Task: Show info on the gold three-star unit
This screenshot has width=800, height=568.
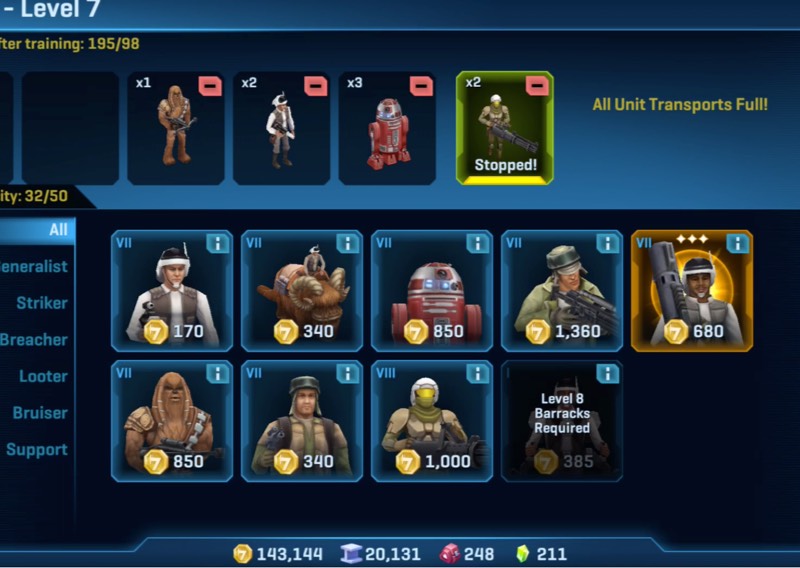Action: (x=737, y=244)
